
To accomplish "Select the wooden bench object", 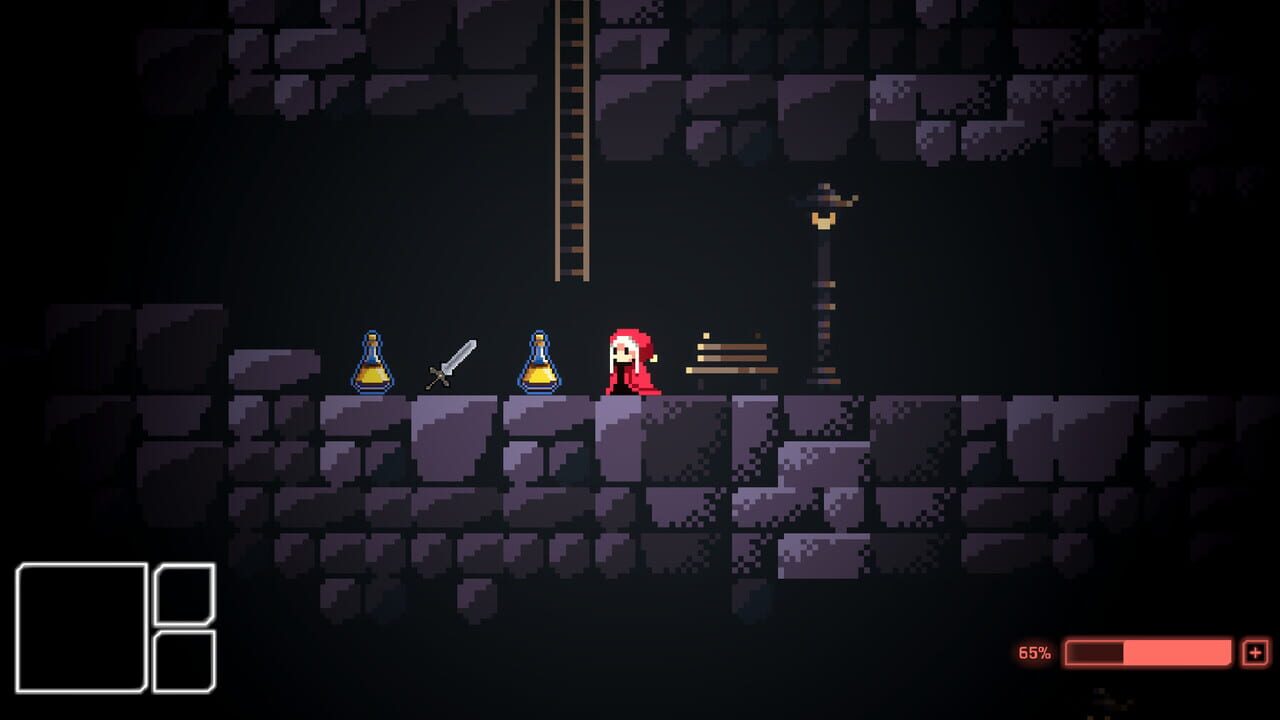I will 733,358.
